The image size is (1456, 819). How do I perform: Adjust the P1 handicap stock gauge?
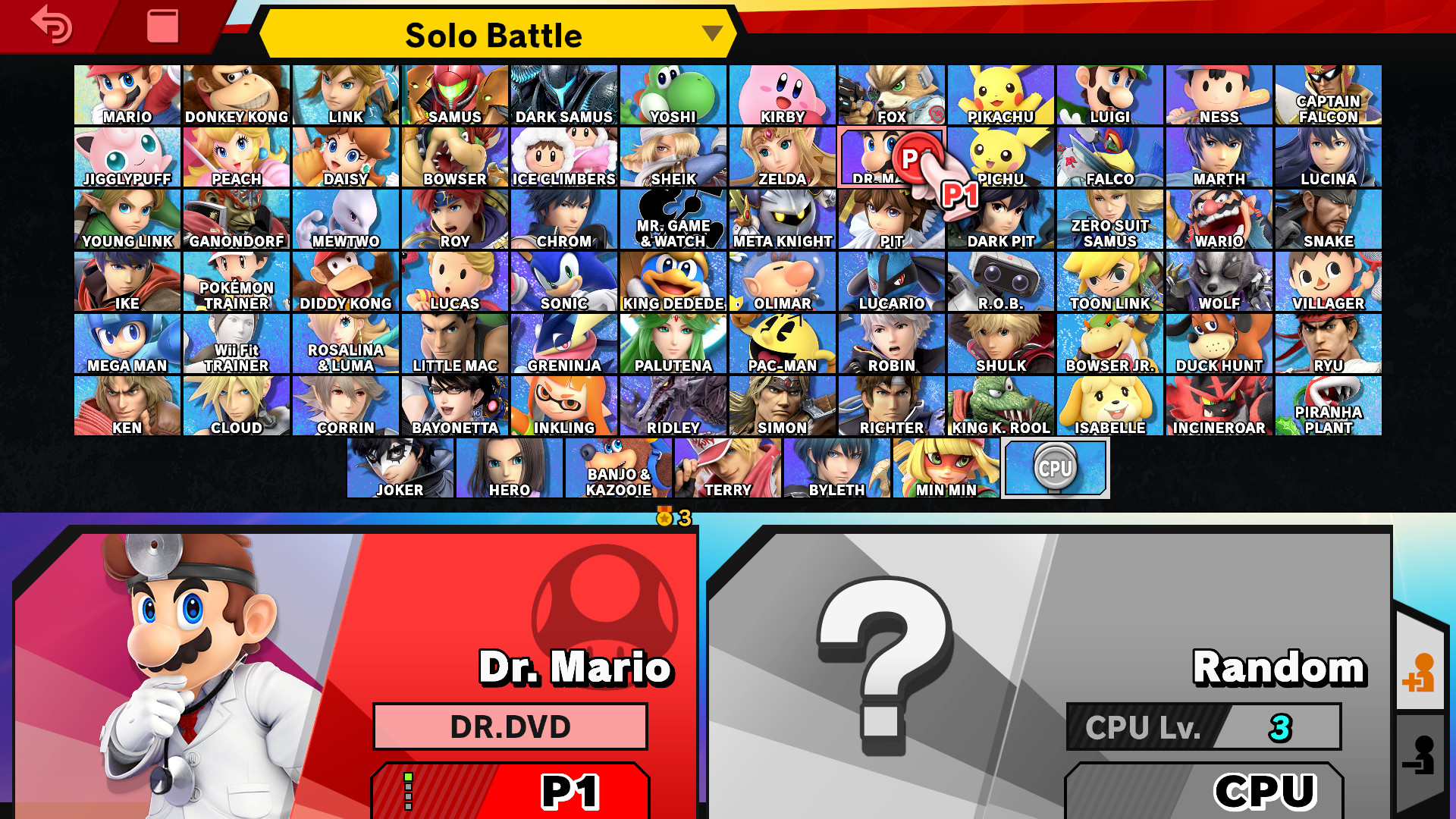[x=409, y=789]
